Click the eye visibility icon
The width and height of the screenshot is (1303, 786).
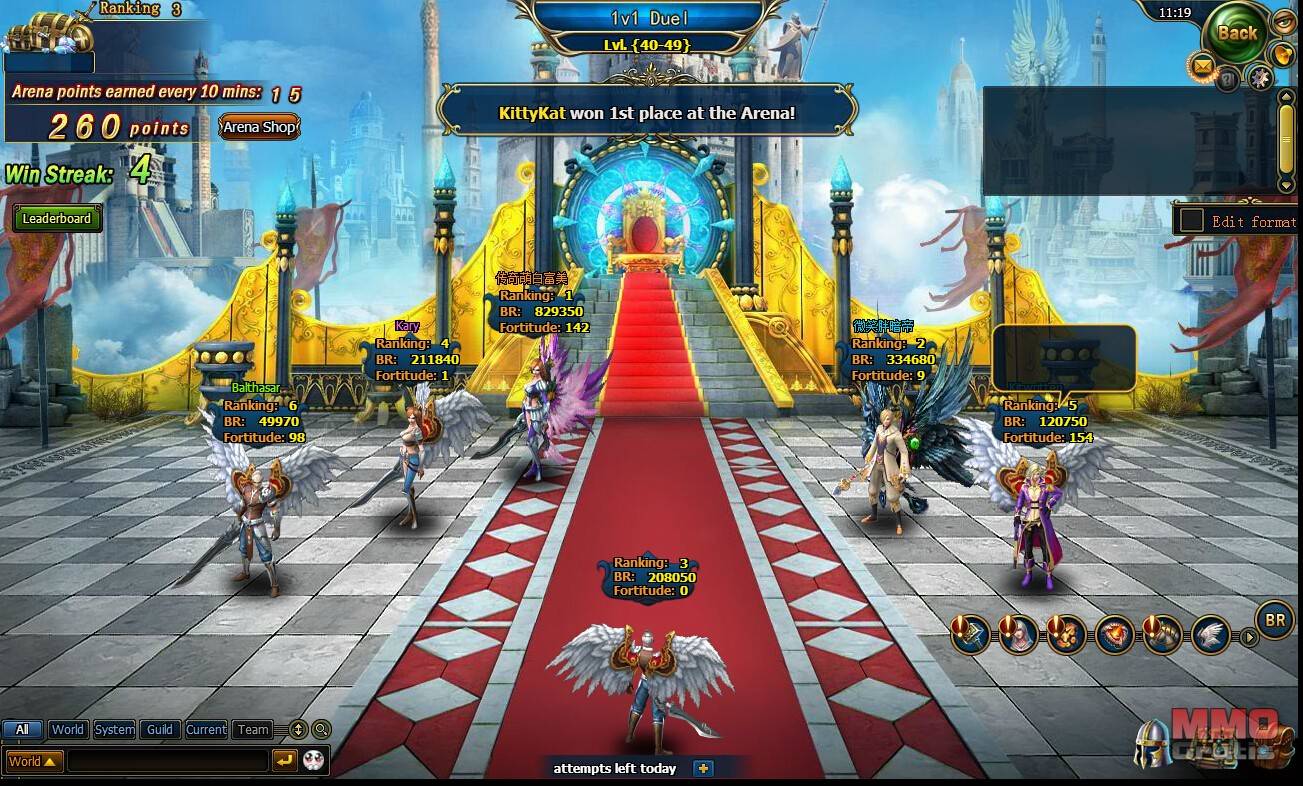1283,20
